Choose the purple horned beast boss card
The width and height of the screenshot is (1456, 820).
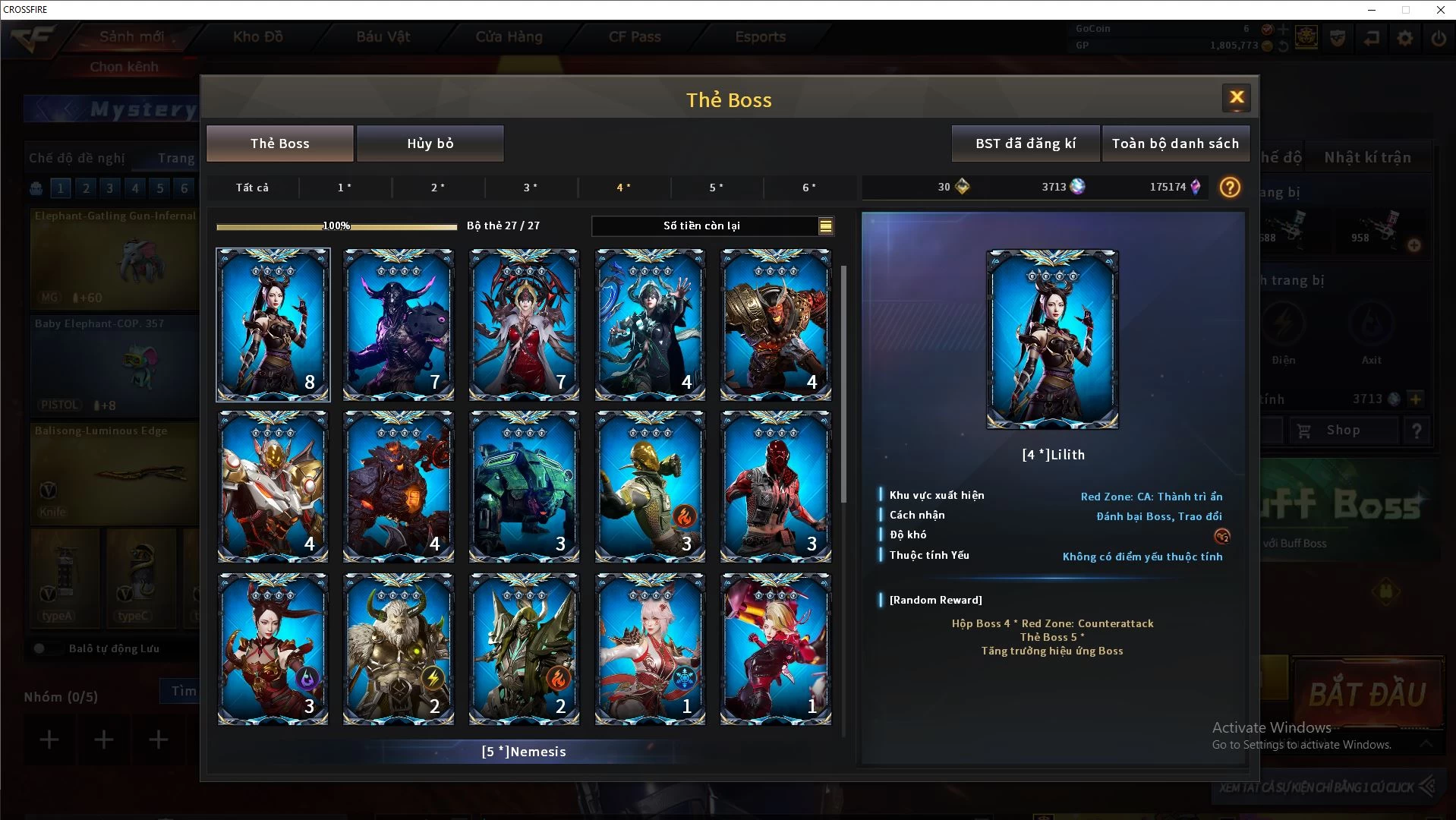tap(399, 324)
